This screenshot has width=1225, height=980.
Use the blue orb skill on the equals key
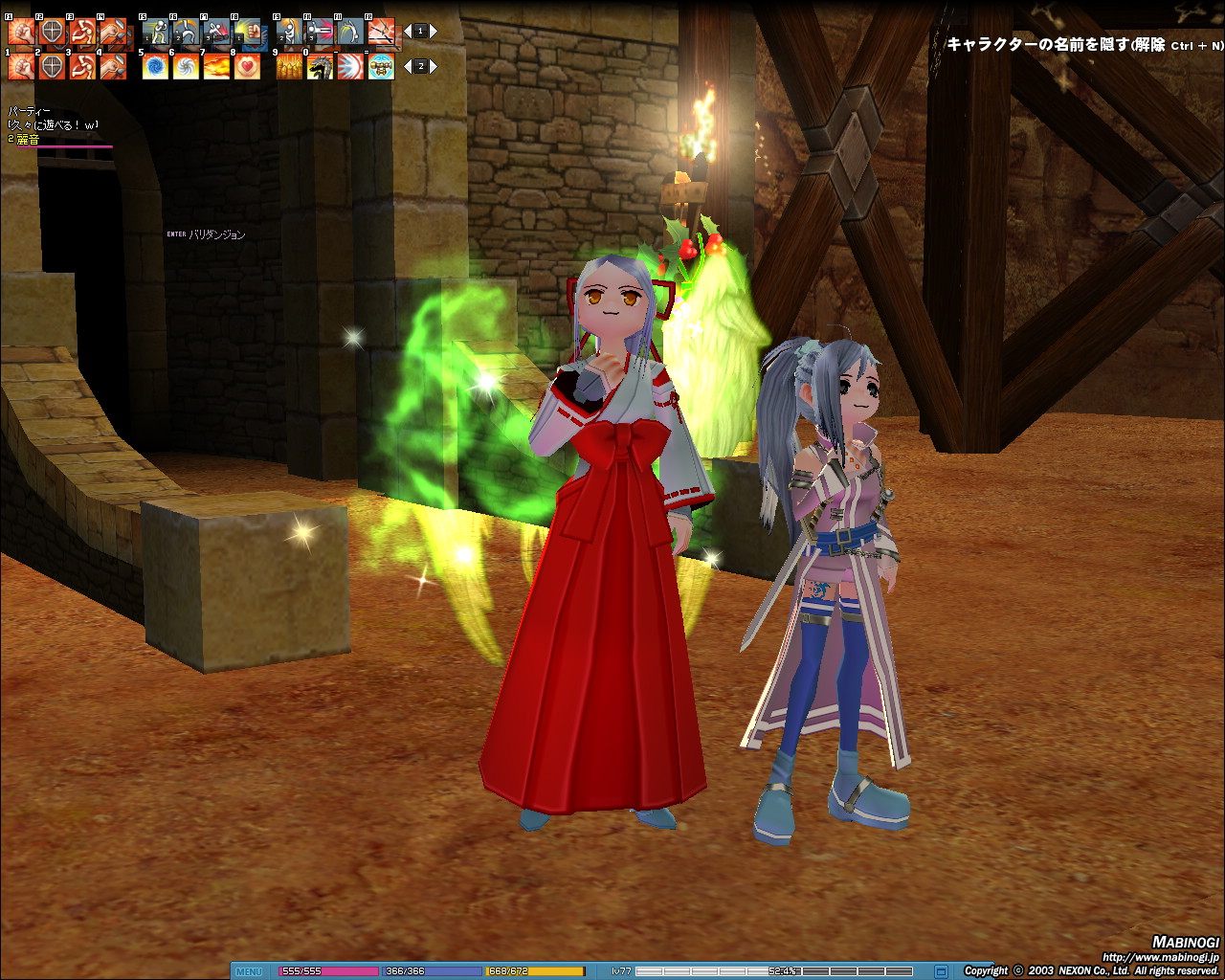381,67
